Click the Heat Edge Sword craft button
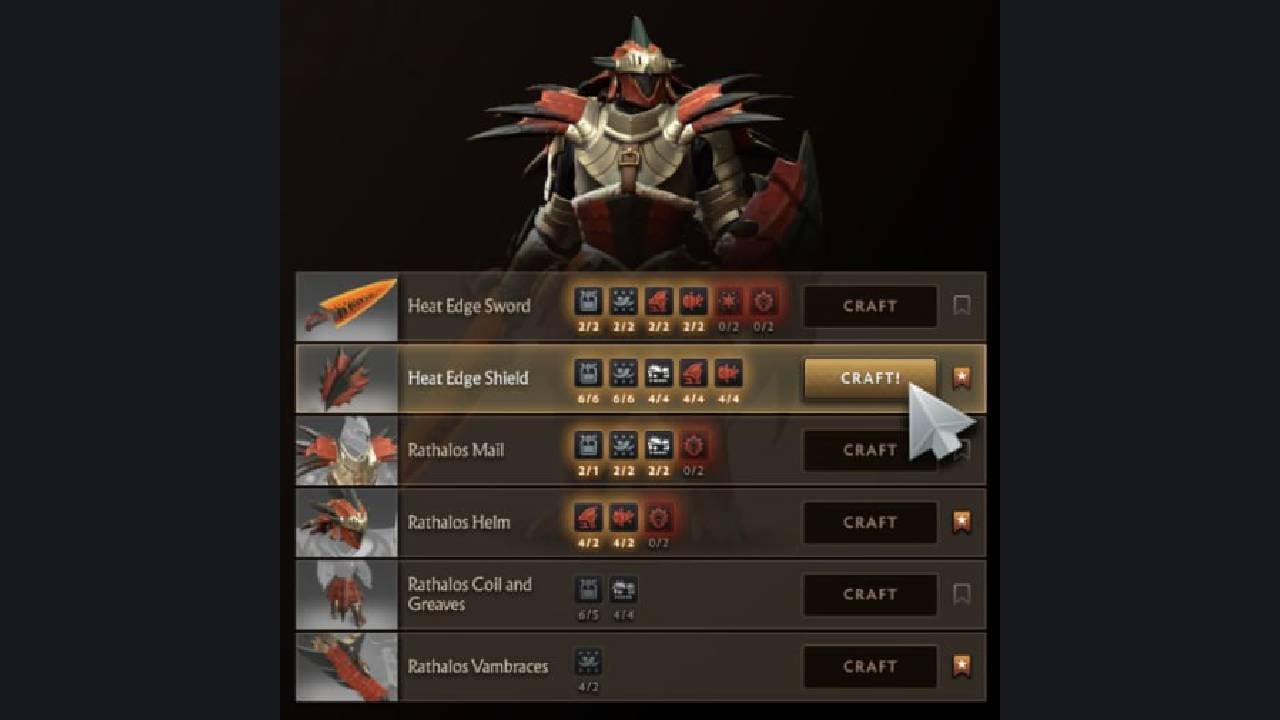Viewport: 1280px width, 720px height. 870,306
